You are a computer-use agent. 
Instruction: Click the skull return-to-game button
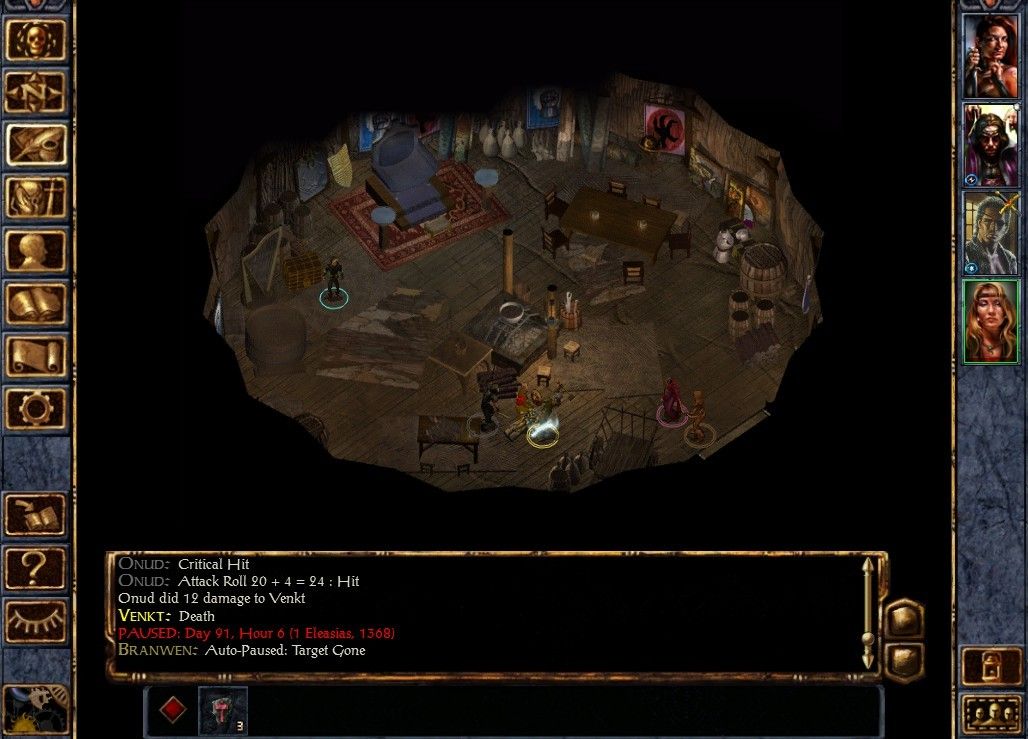36,40
